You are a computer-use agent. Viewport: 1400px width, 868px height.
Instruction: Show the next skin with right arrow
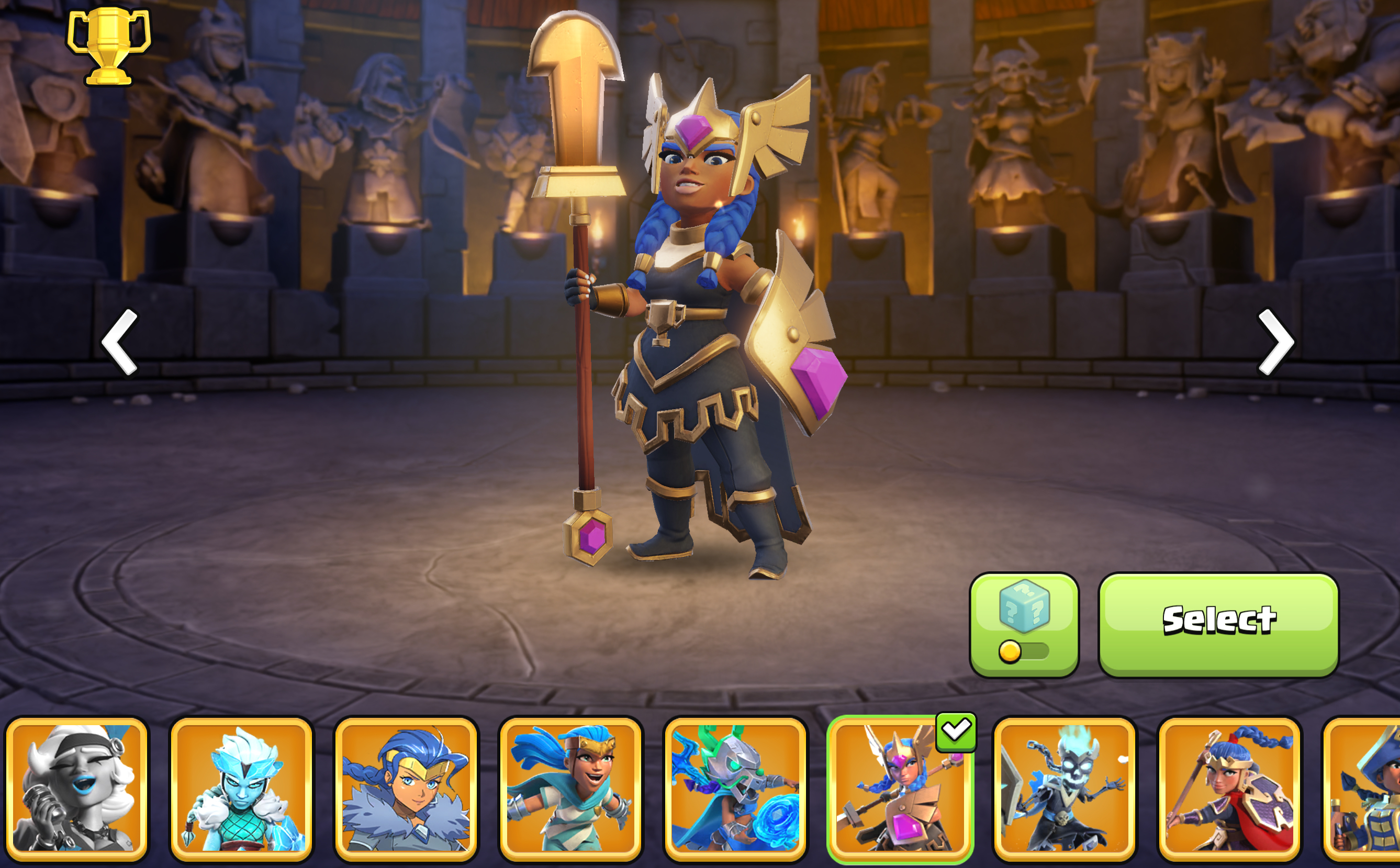coord(1275,342)
